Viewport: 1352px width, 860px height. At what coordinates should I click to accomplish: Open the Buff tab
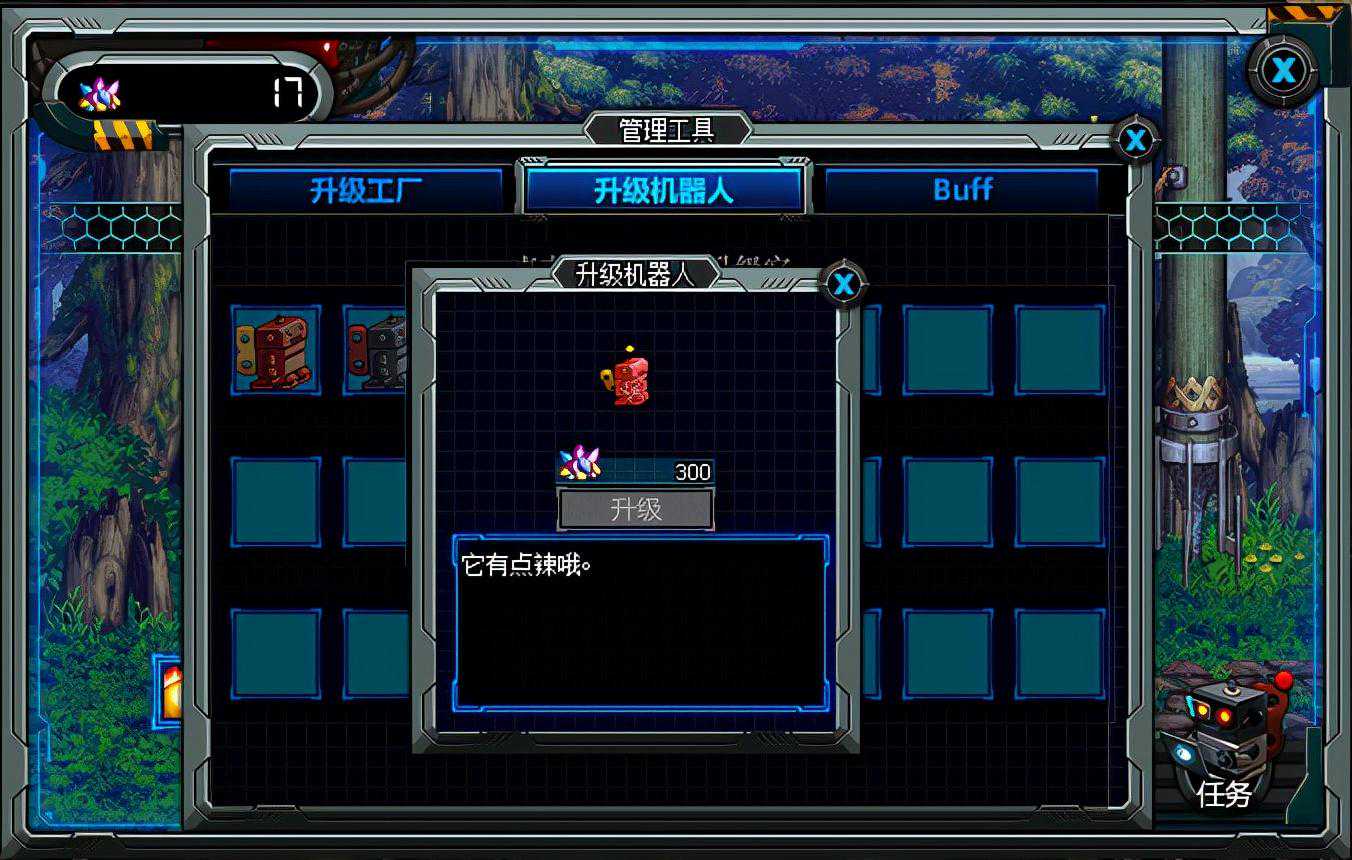tap(961, 190)
